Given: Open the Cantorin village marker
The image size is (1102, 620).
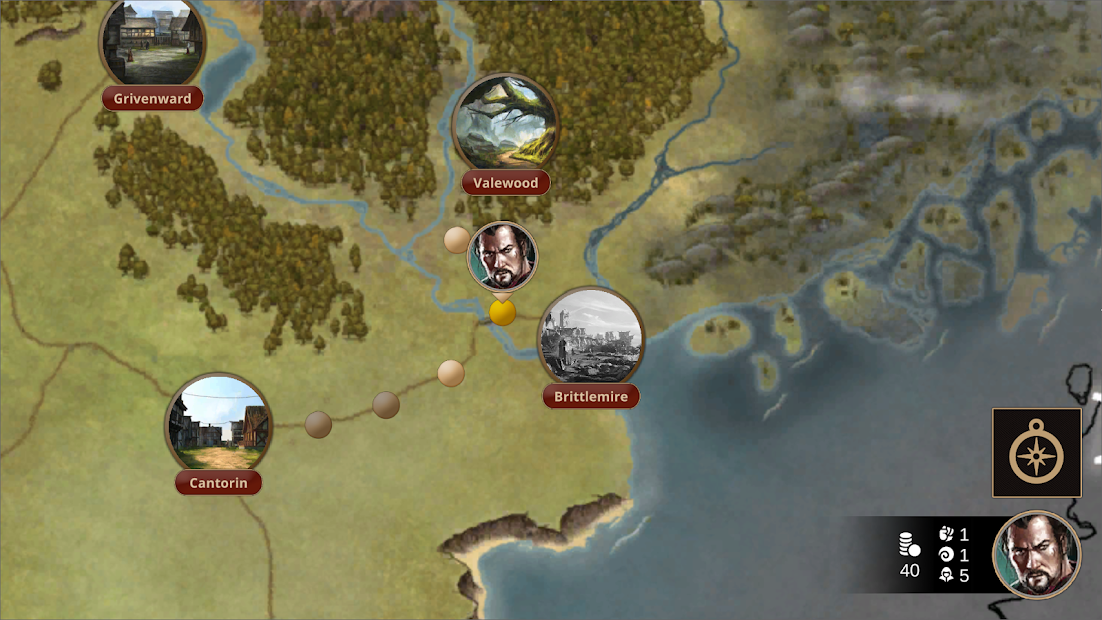Looking at the screenshot, I should pos(217,424).
